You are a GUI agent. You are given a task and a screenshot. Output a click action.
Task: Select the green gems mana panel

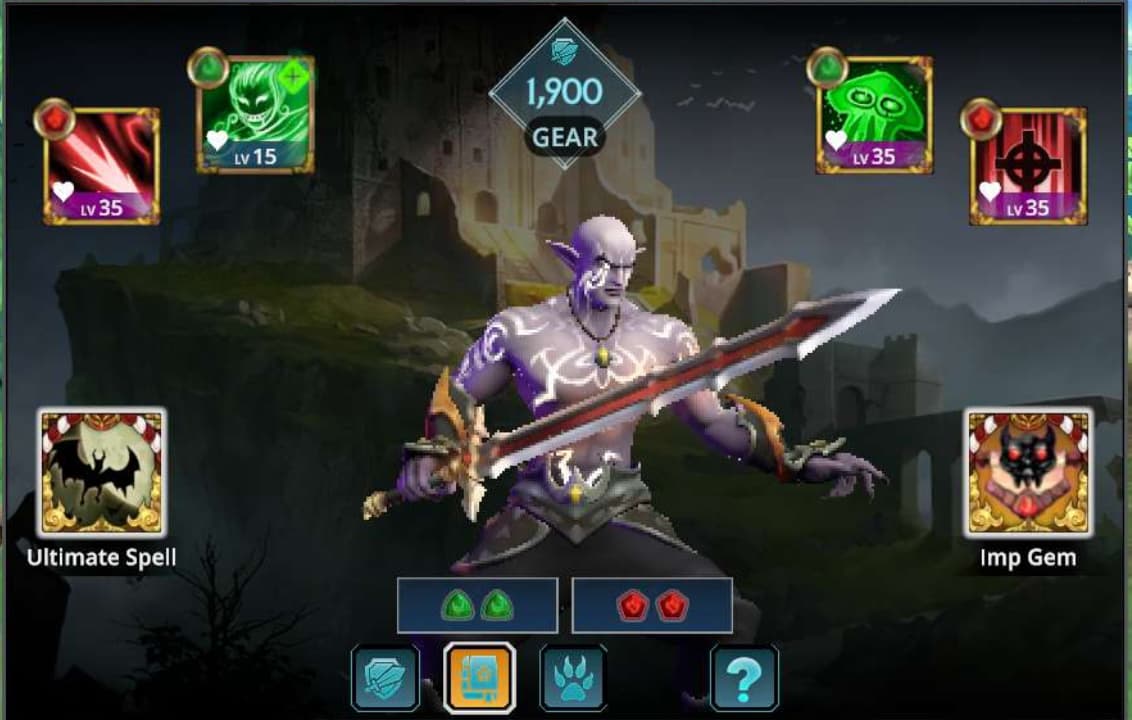tap(477, 606)
